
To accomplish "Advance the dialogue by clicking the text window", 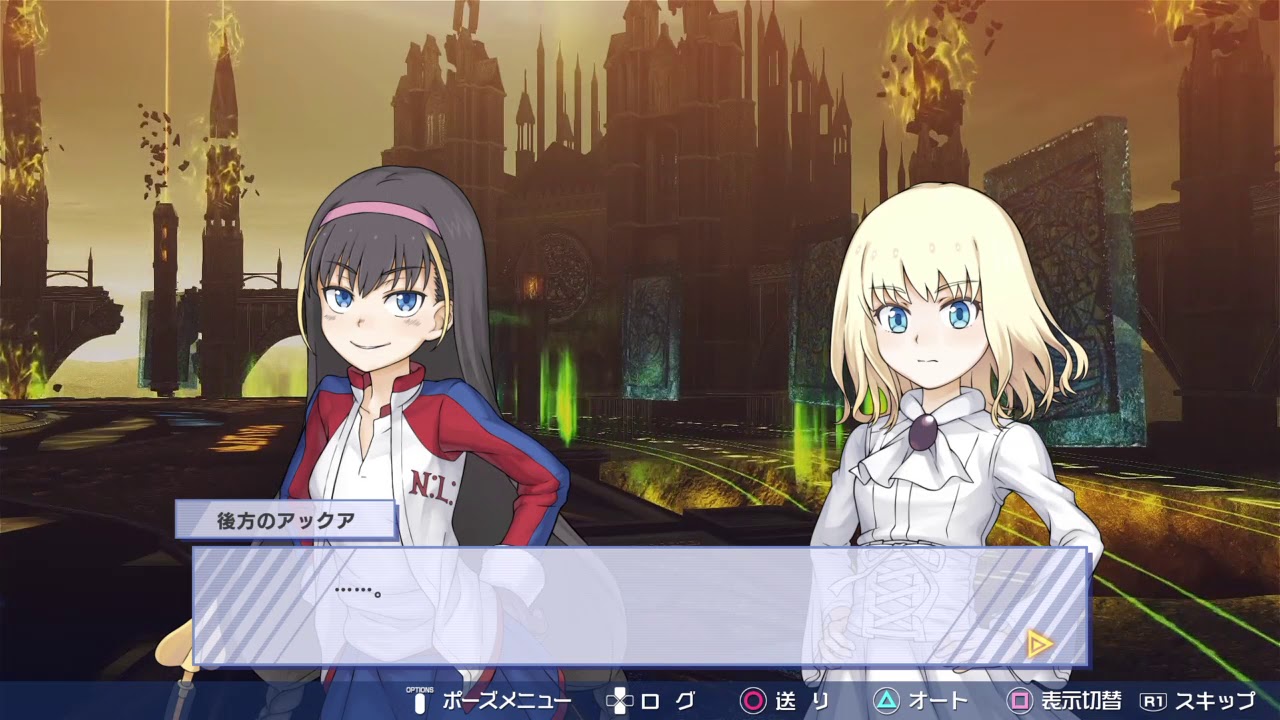I will tap(640, 605).
